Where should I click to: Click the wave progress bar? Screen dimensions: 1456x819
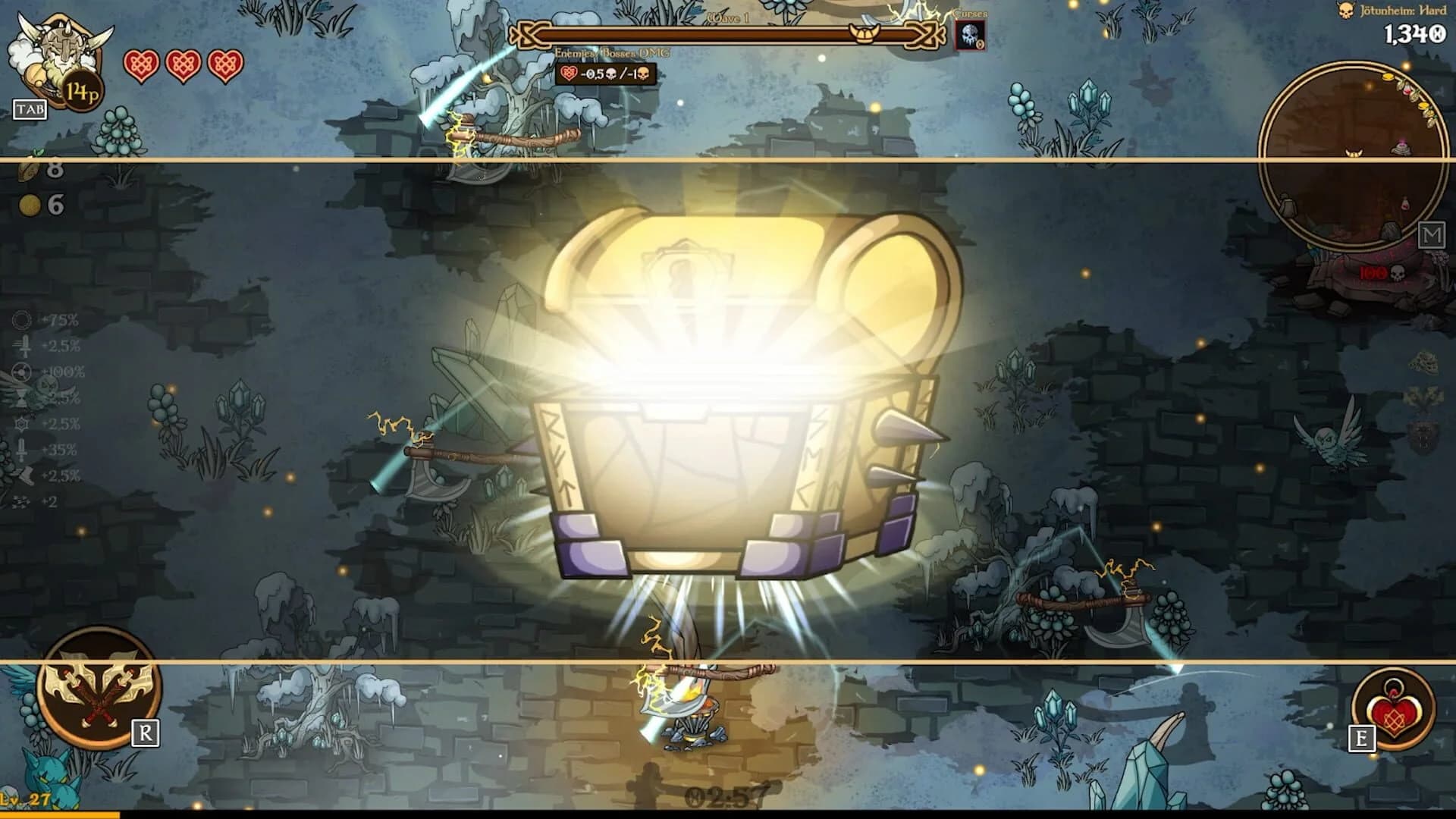click(x=720, y=34)
